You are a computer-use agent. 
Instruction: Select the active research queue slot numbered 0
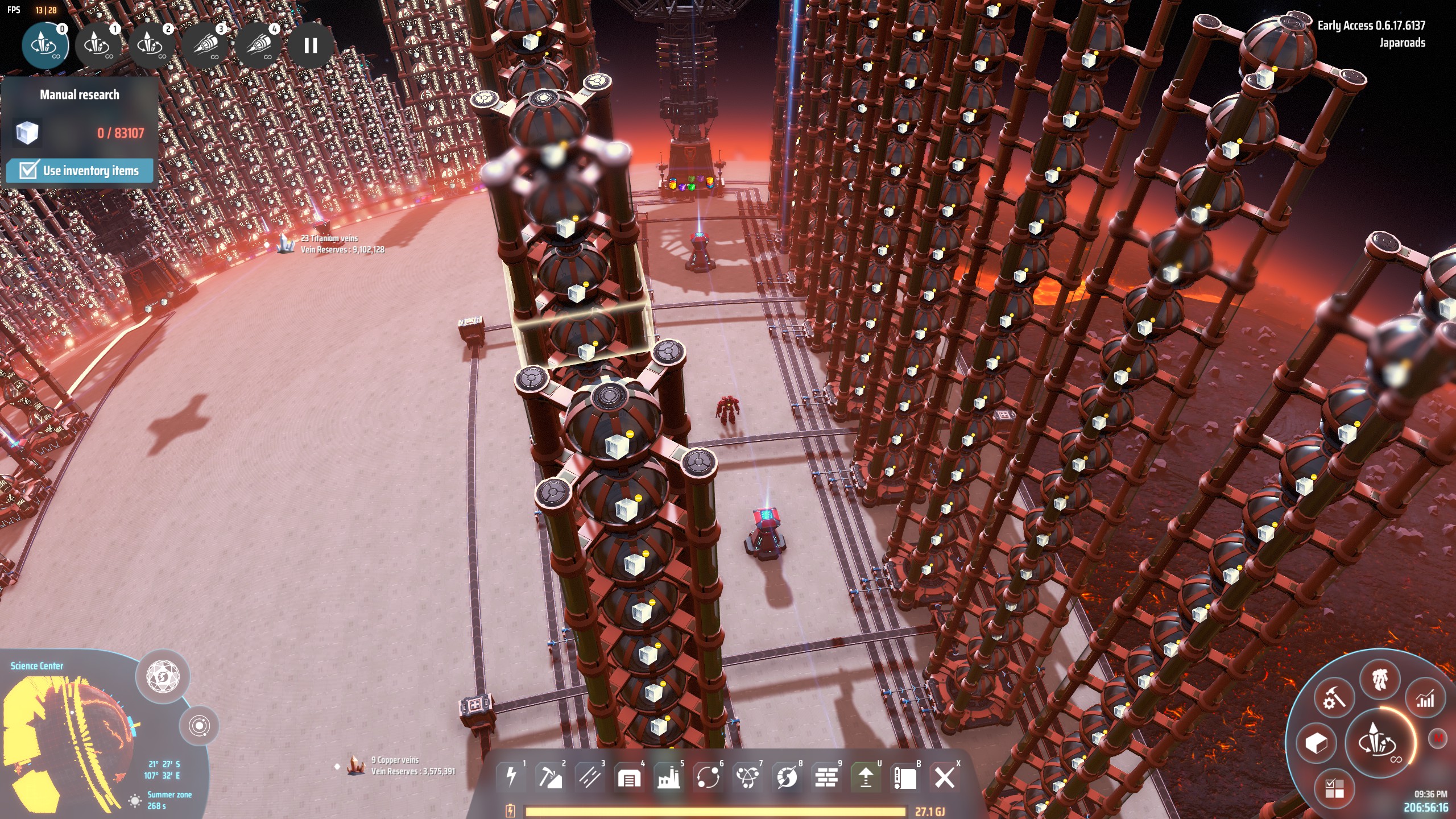(x=45, y=44)
